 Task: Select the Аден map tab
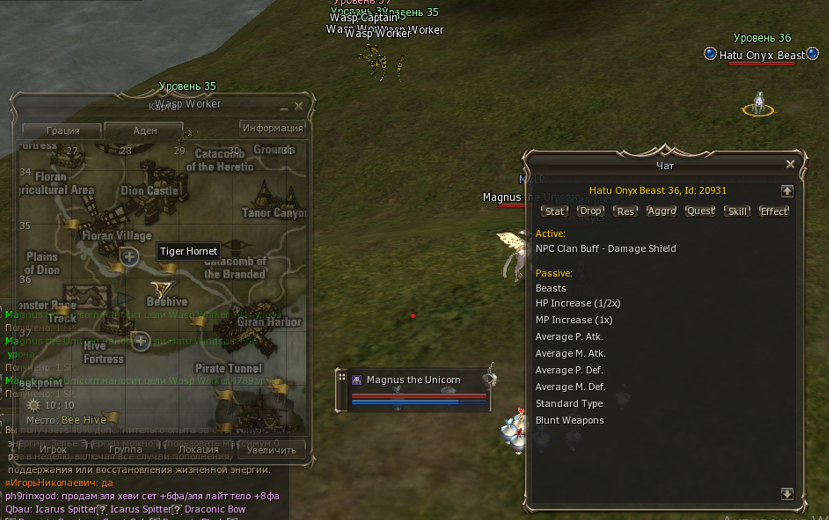[145, 131]
